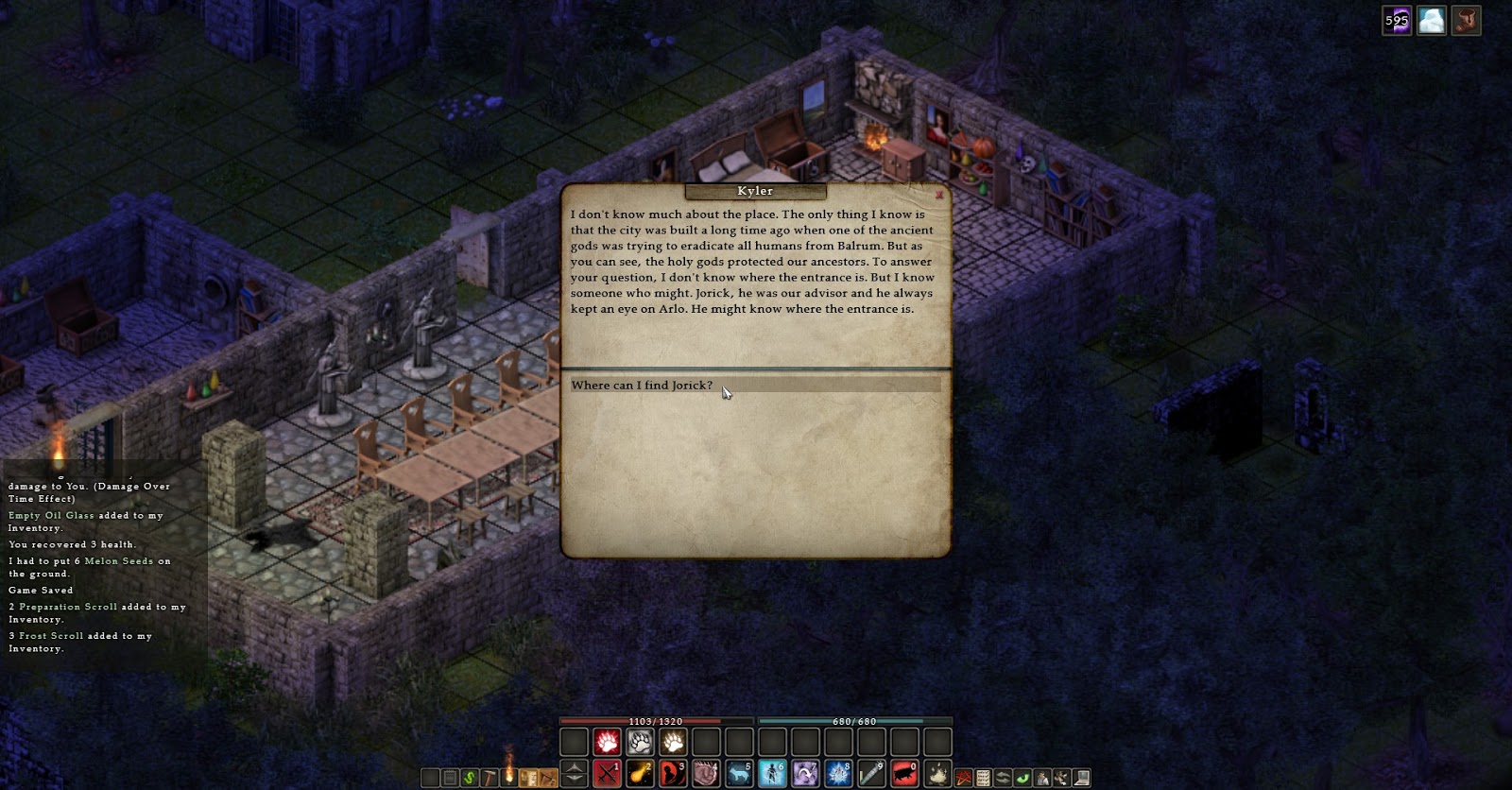The image size is (1512, 790).
Task: Open the quest log checklist icon
Action: pyautogui.click(x=983, y=777)
